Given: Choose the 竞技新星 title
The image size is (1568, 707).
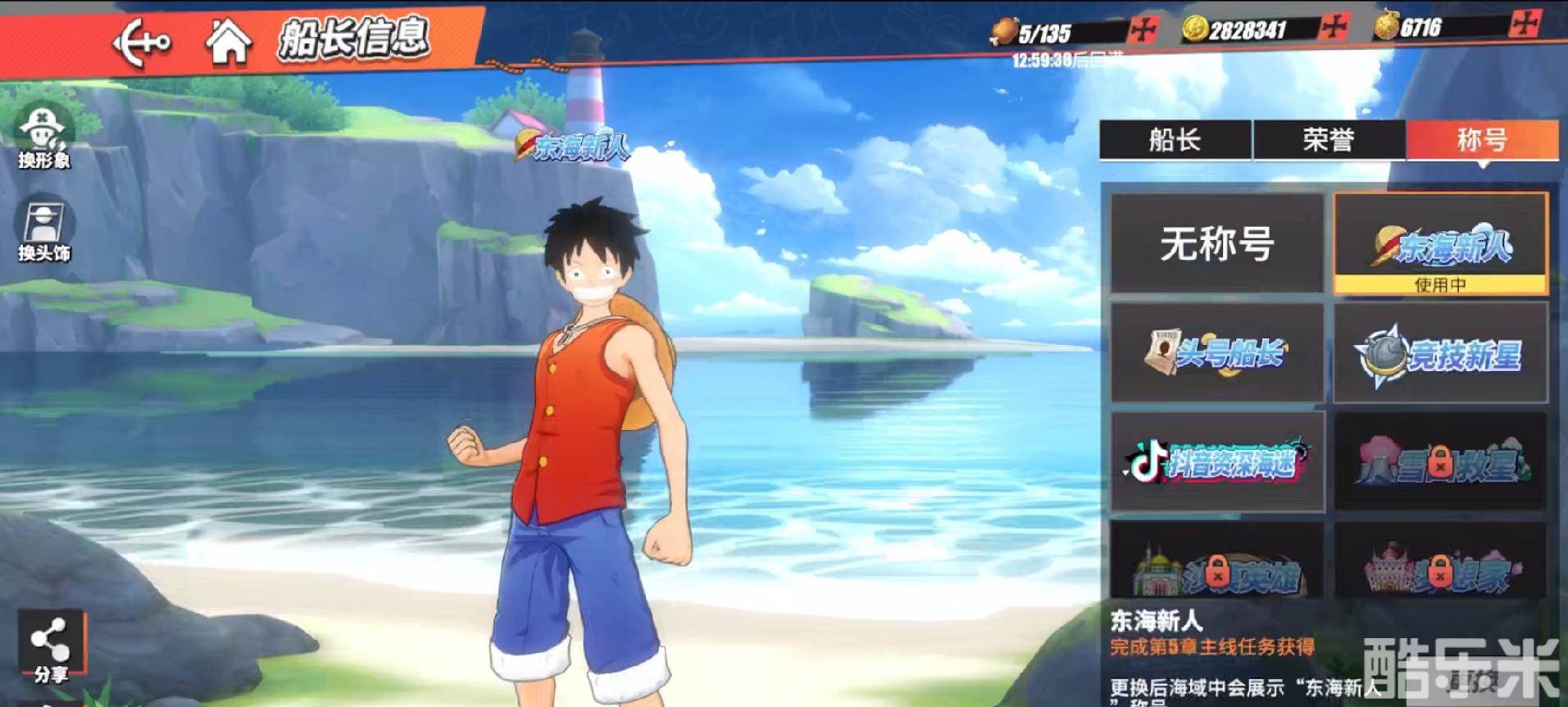Looking at the screenshot, I should pos(1440,353).
